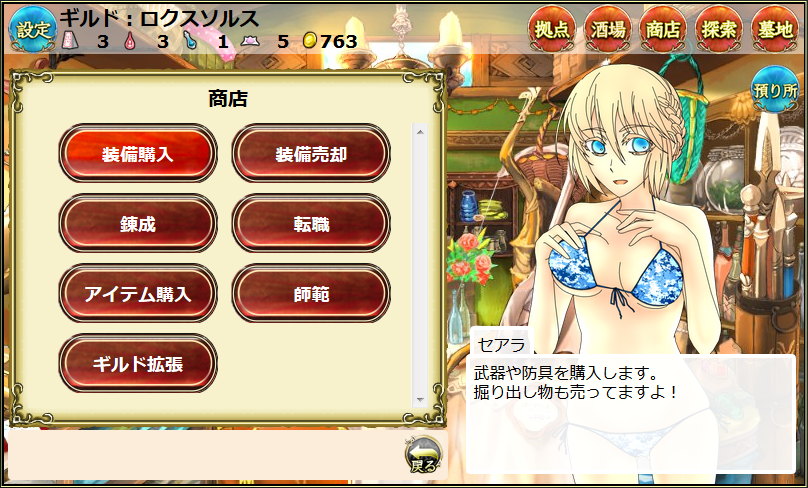Open the 酒場 tavern
The width and height of the screenshot is (808, 488).
607,29
